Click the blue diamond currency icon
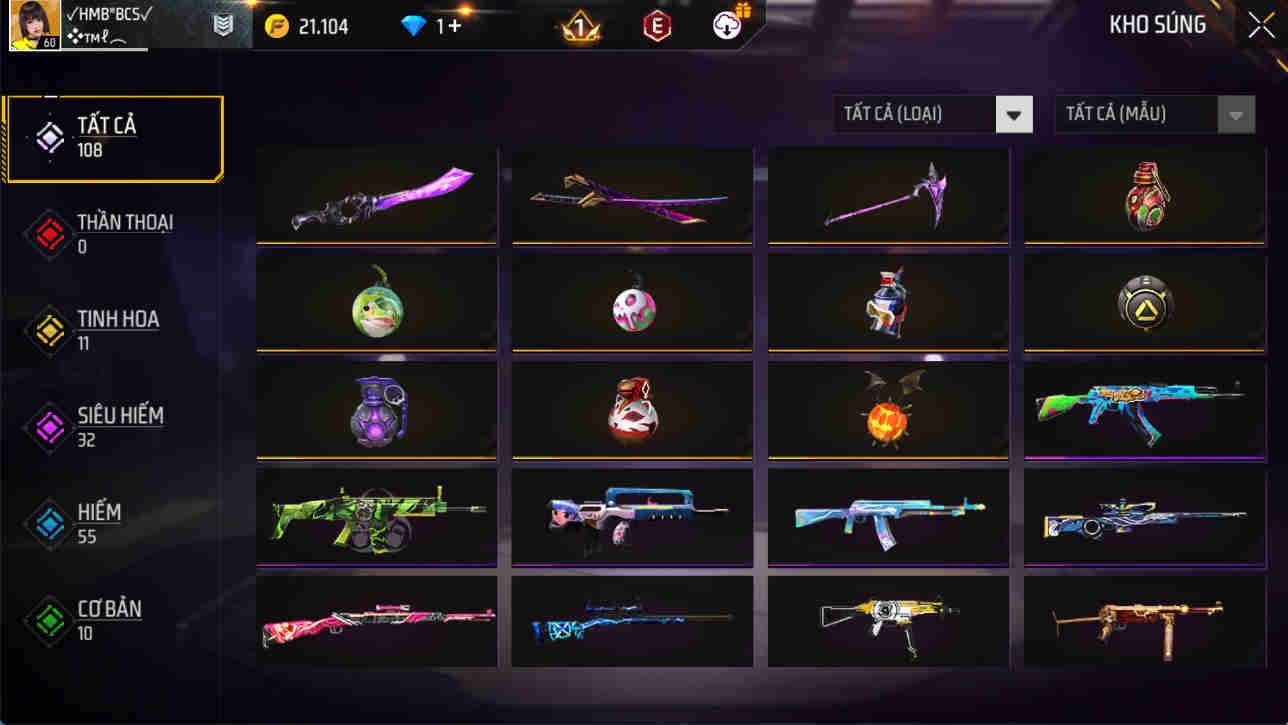The image size is (1288, 725). [x=413, y=27]
